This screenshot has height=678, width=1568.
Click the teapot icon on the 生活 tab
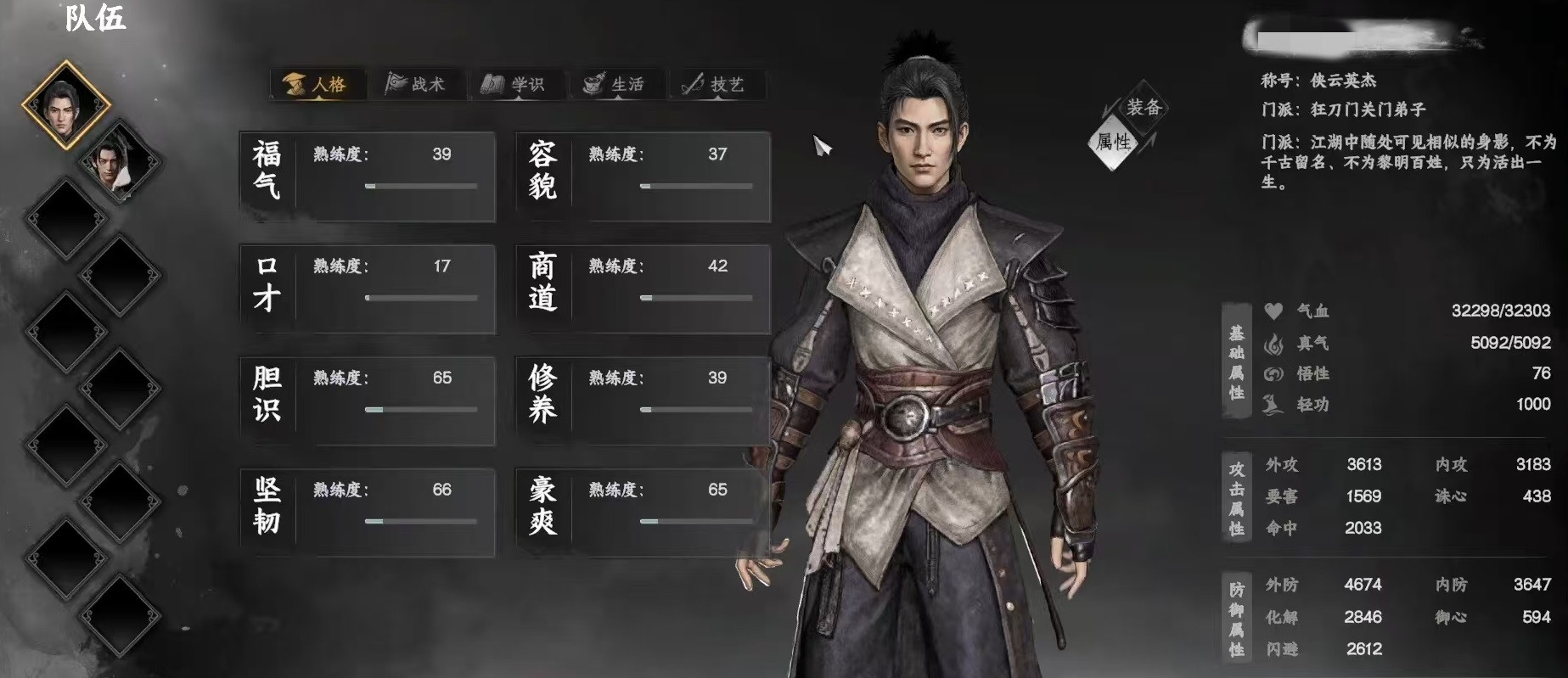[593, 83]
